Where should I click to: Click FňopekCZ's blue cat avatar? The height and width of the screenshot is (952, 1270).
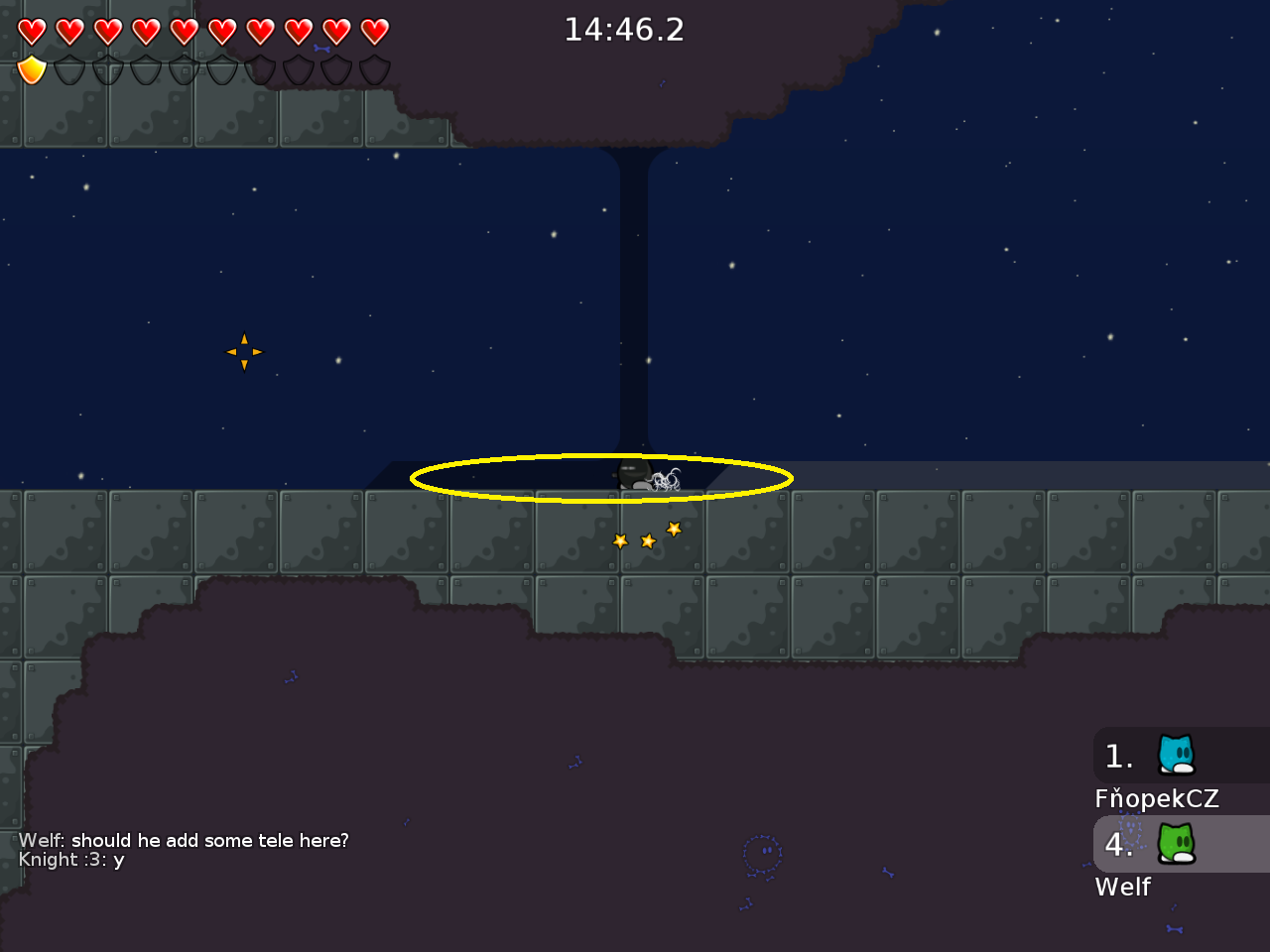pyautogui.click(x=1175, y=756)
